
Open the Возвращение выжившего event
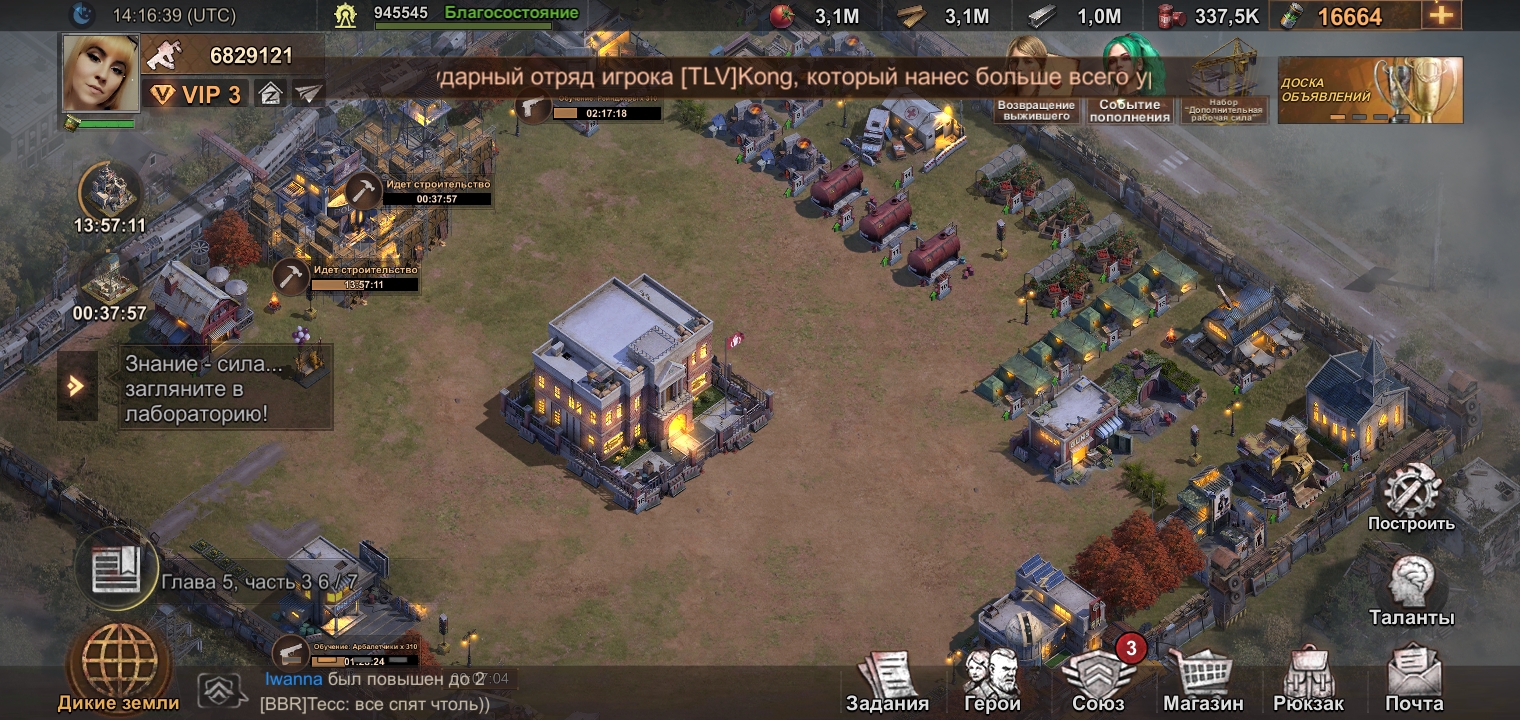pos(1036,82)
